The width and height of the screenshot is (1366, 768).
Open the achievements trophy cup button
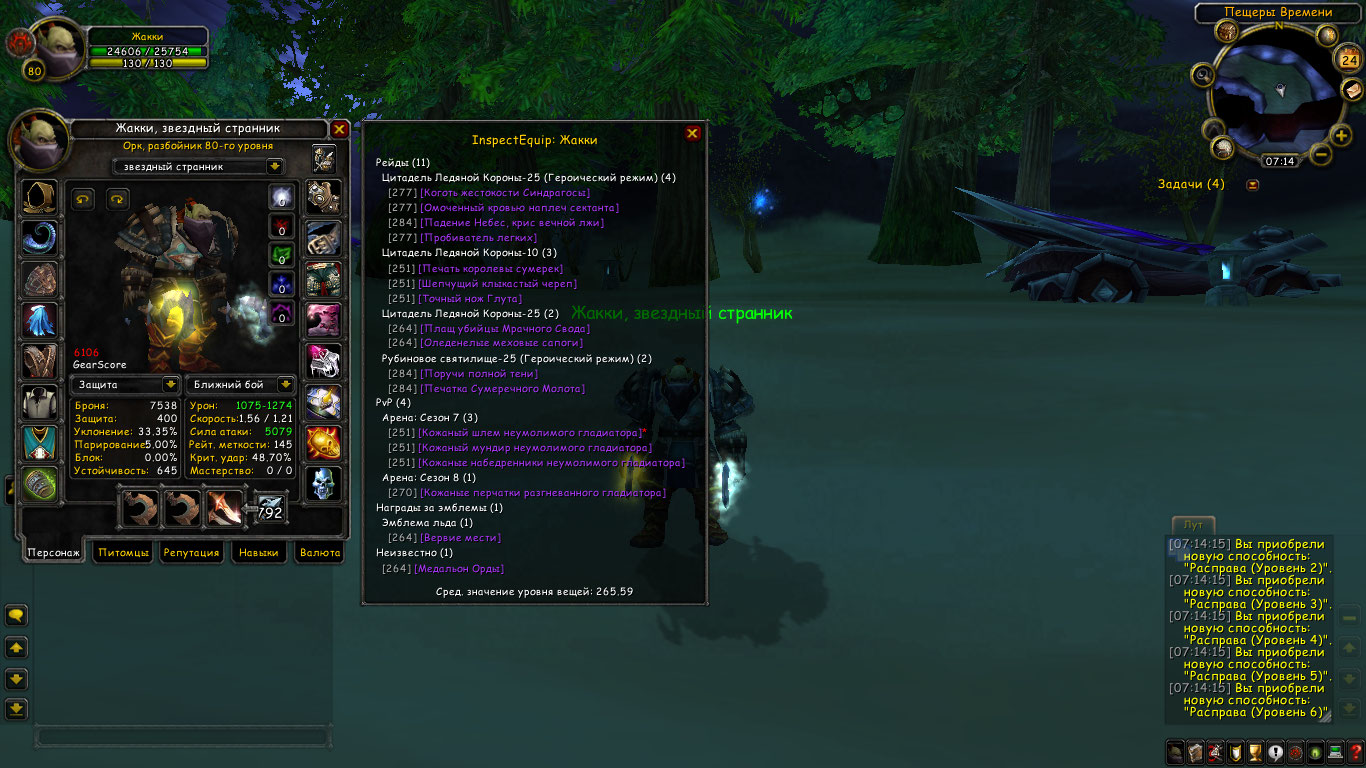pyautogui.click(x=1256, y=753)
